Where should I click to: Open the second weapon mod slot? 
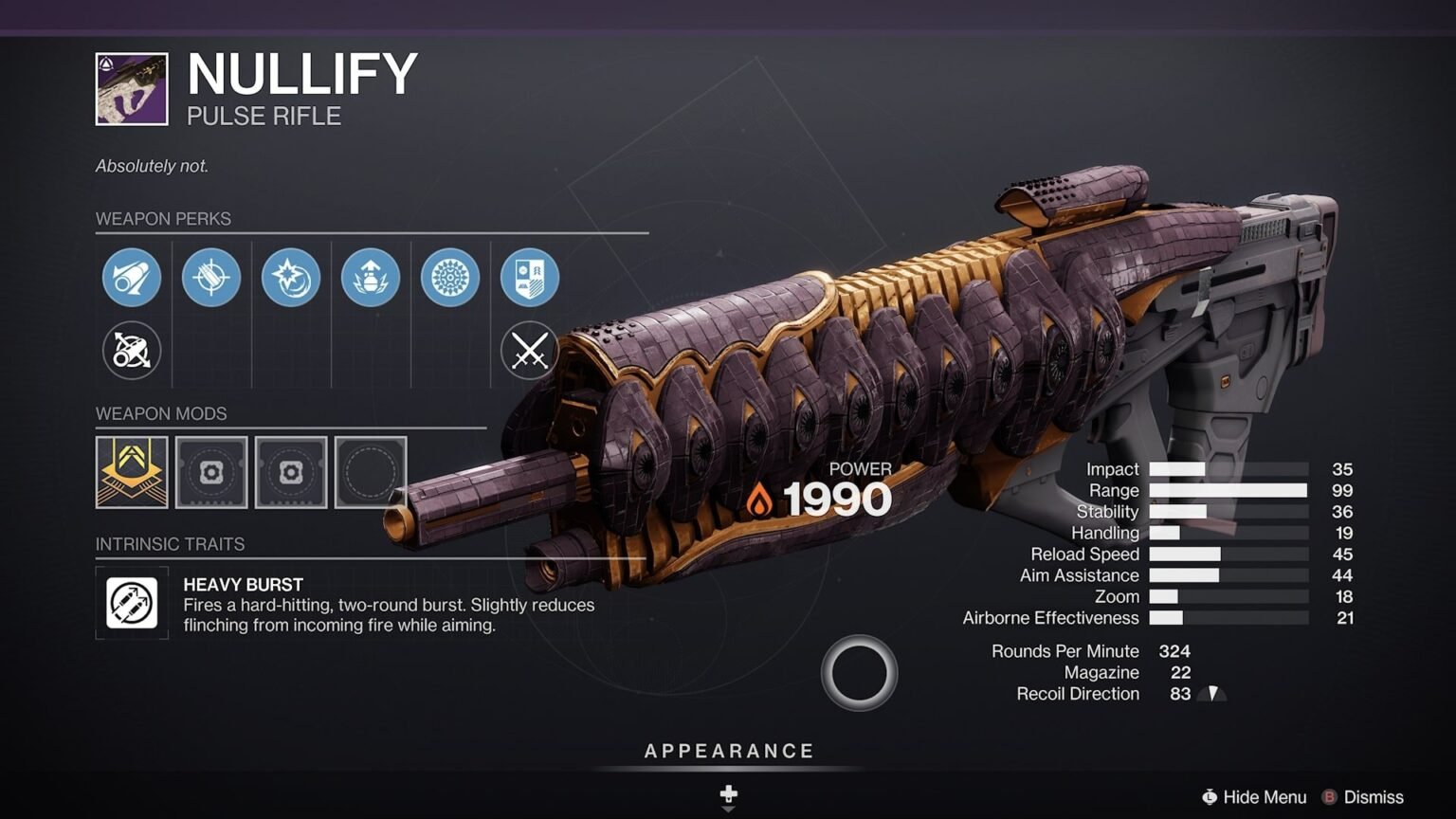pos(210,473)
